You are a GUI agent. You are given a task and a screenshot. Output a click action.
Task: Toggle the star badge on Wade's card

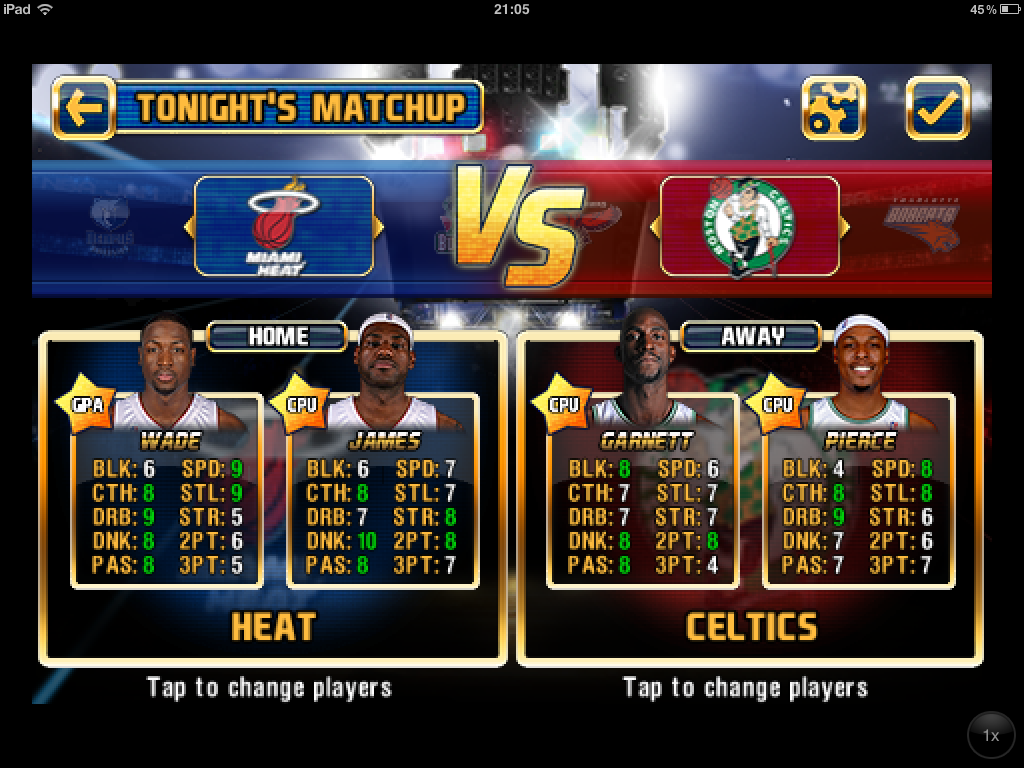83,403
